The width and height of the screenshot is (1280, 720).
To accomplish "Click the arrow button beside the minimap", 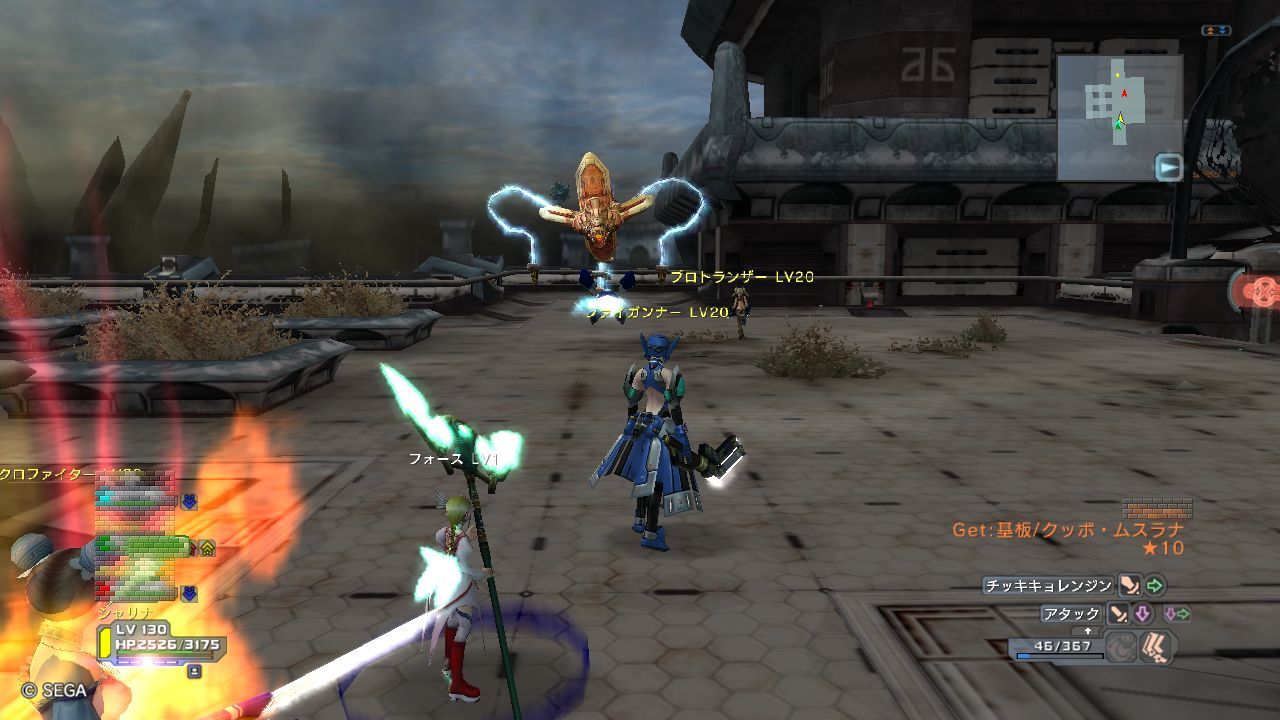I will (1169, 167).
